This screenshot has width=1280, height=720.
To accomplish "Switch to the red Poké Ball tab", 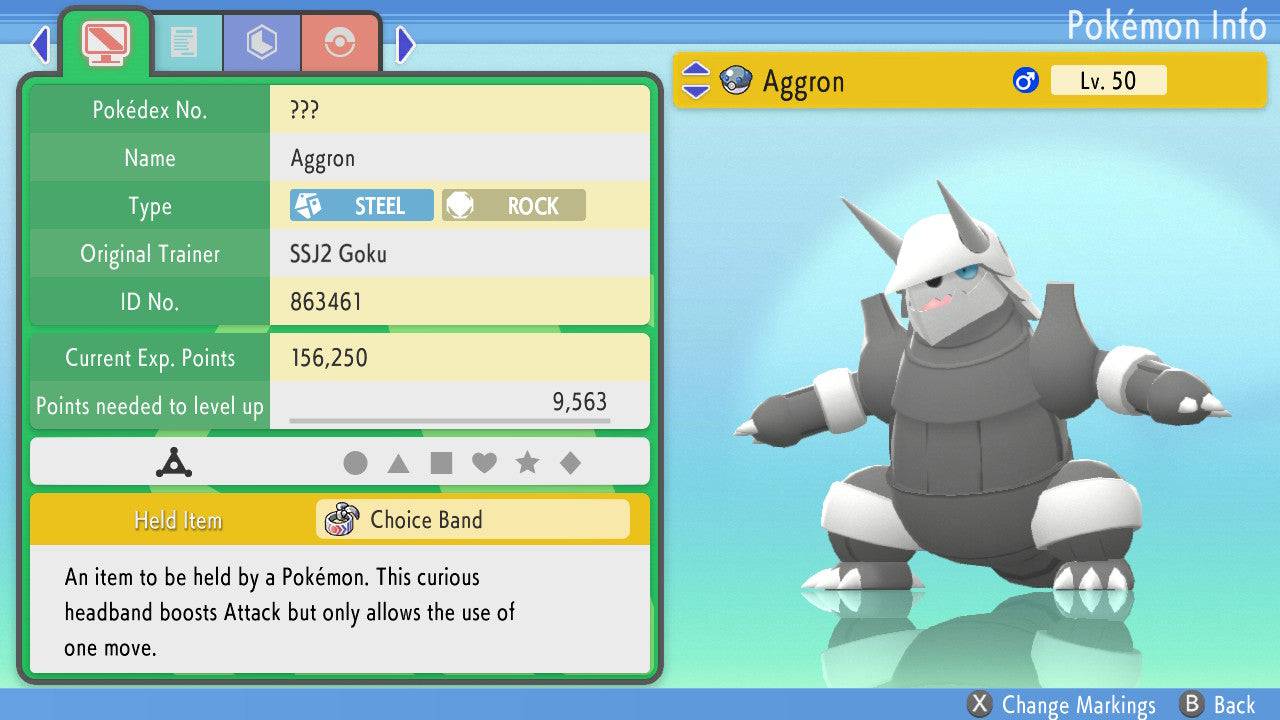I will (x=340, y=42).
